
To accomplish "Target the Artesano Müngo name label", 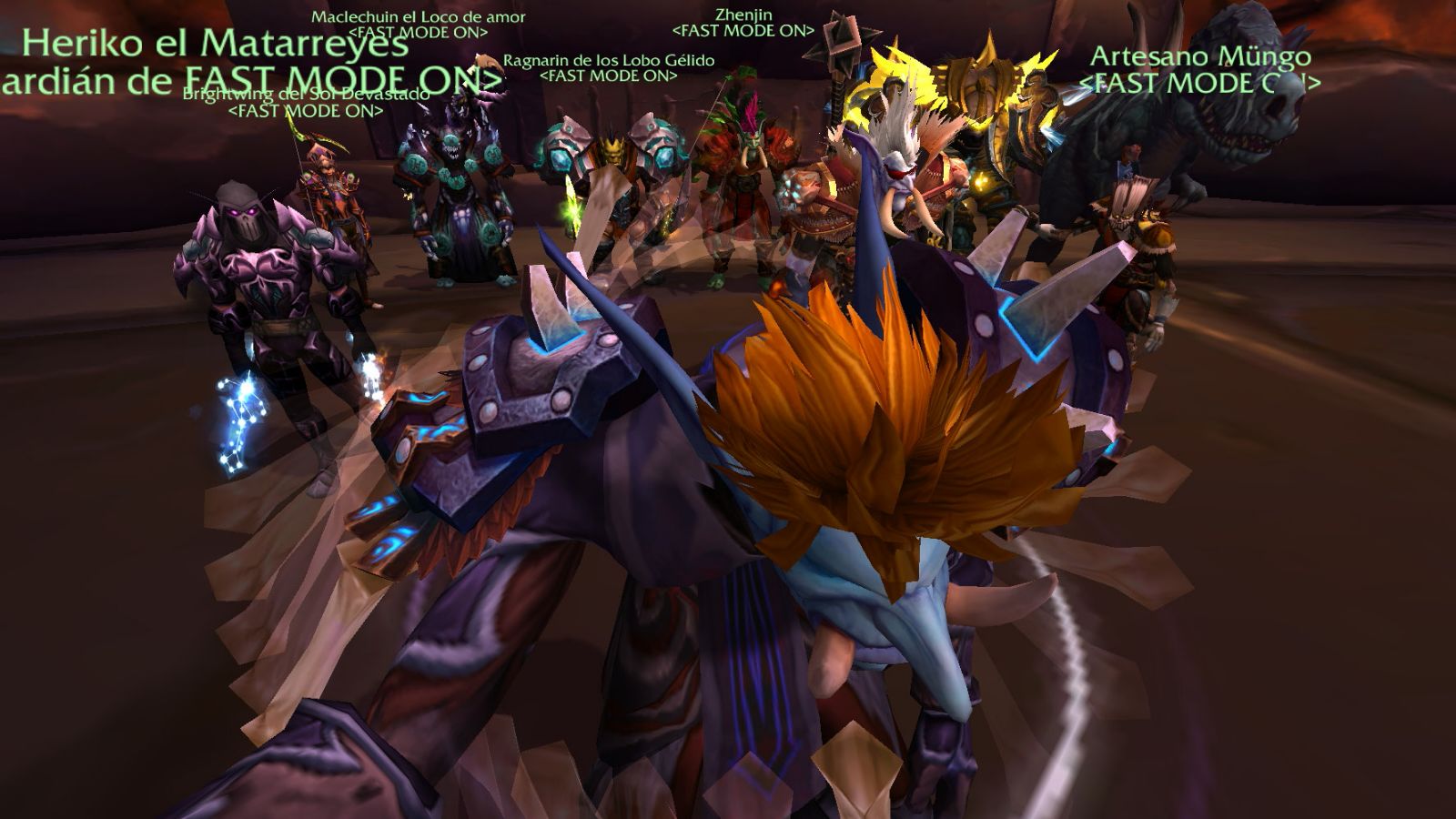I will point(1200,56).
